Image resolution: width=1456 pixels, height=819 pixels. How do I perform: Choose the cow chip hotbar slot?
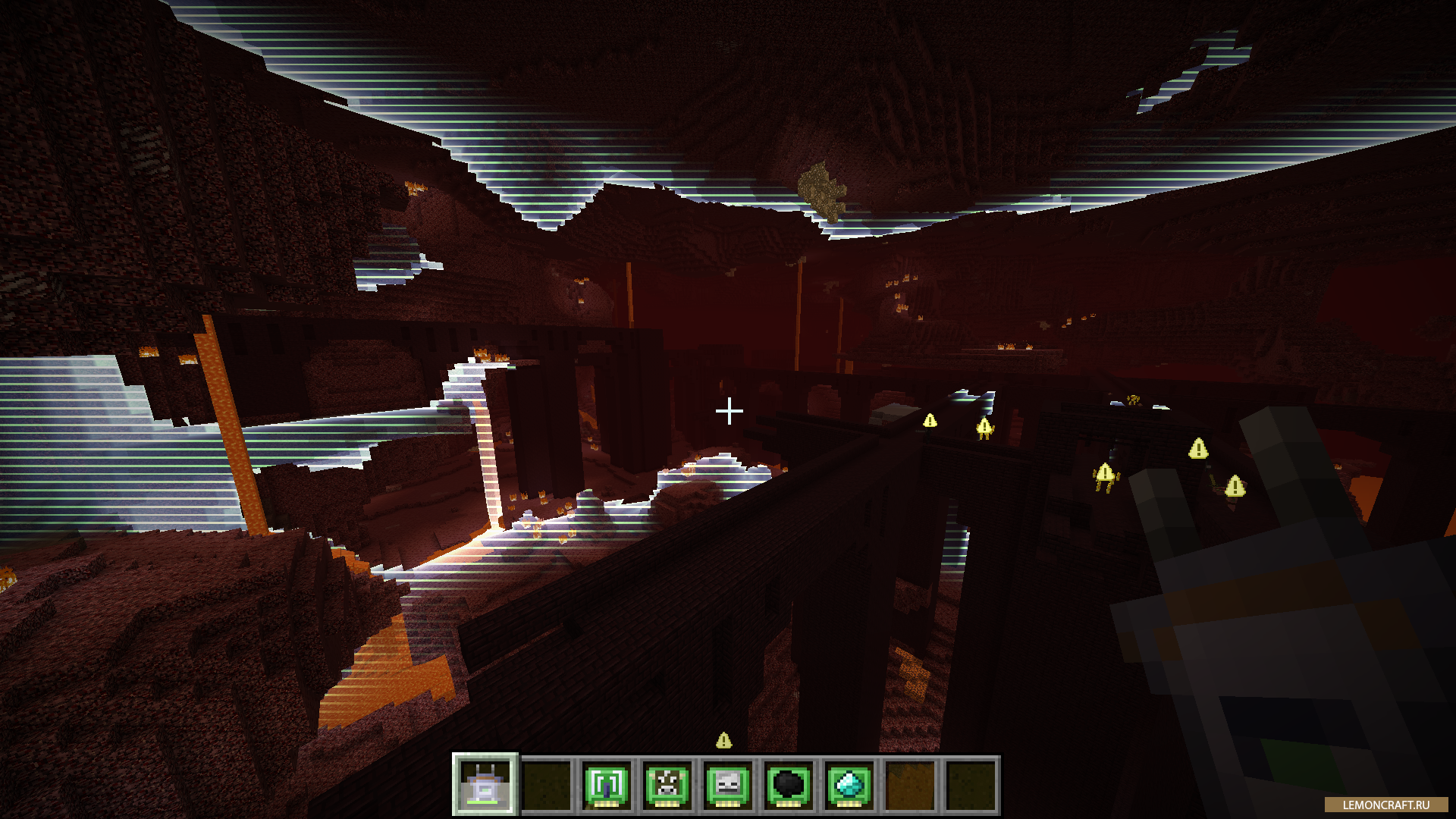(667, 785)
